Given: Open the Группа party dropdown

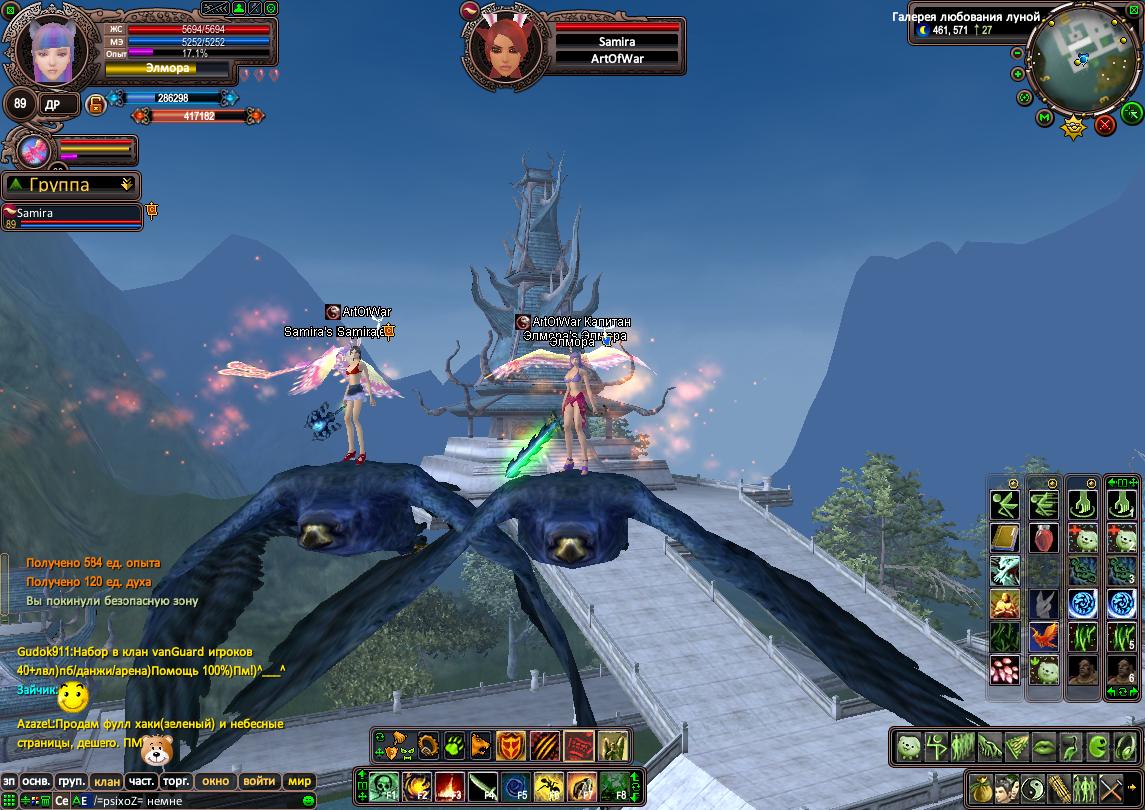Looking at the screenshot, I should (x=71, y=185).
